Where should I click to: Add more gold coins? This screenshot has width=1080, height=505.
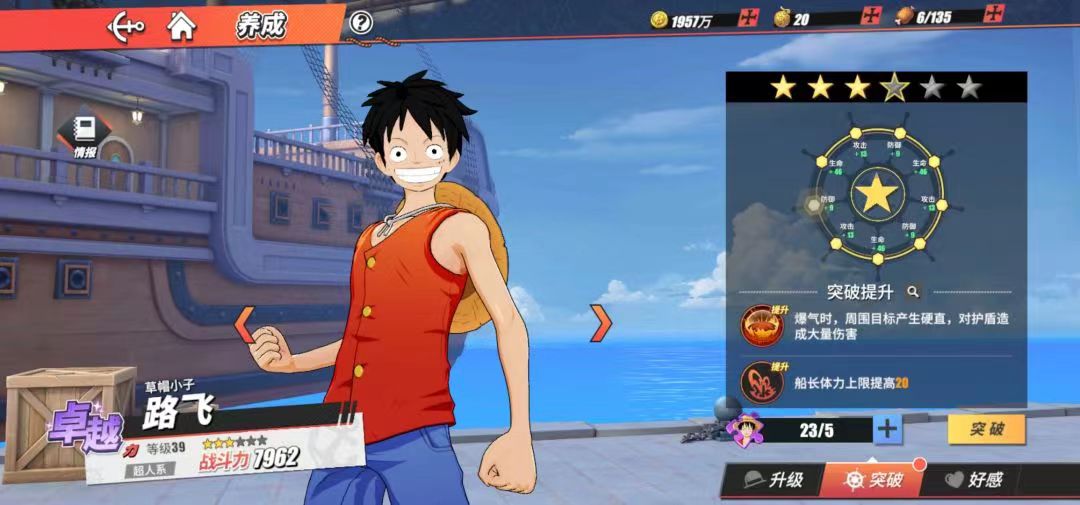(748, 17)
